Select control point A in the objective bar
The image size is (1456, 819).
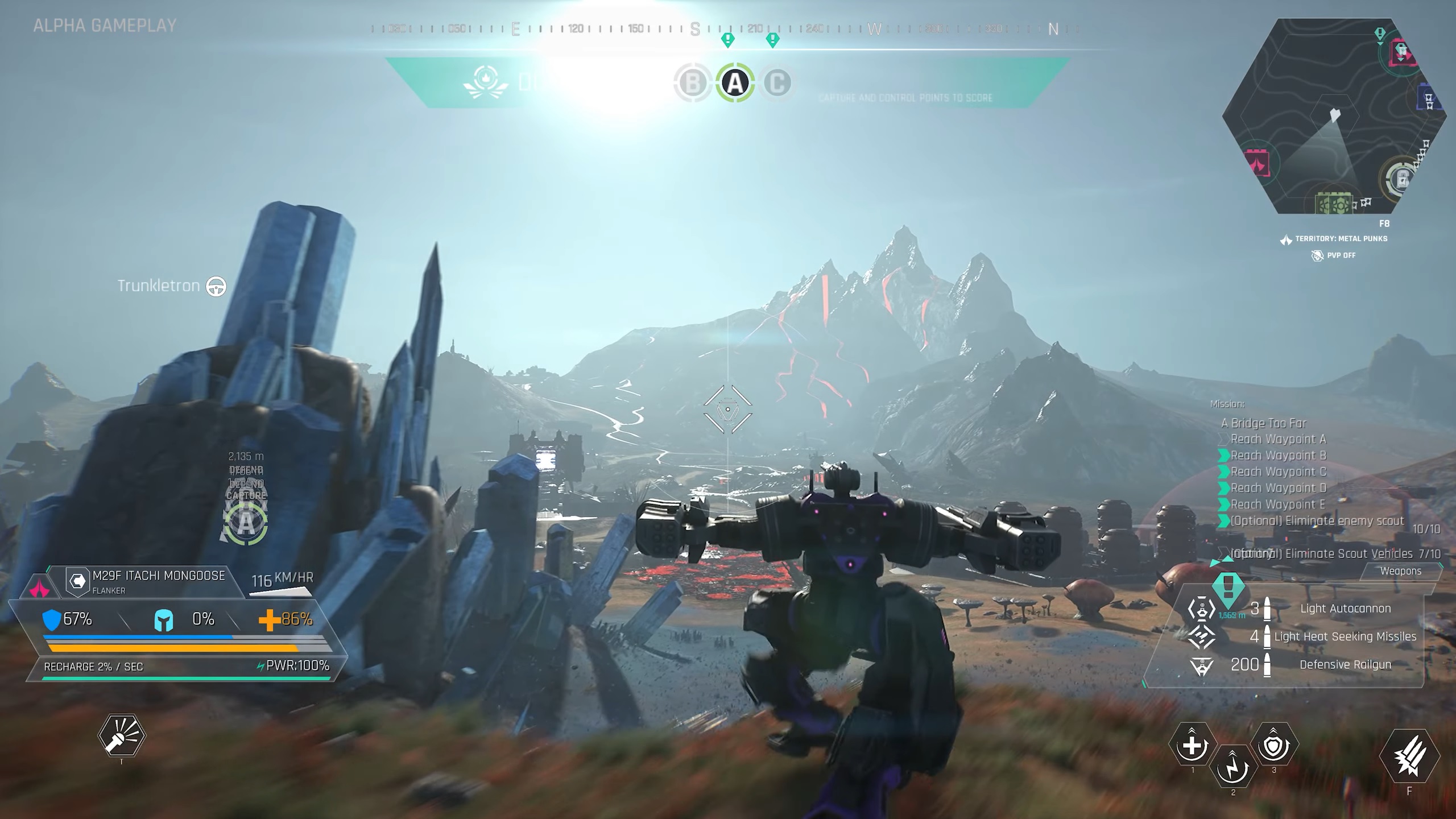pyautogui.click(x=735, y=84)
